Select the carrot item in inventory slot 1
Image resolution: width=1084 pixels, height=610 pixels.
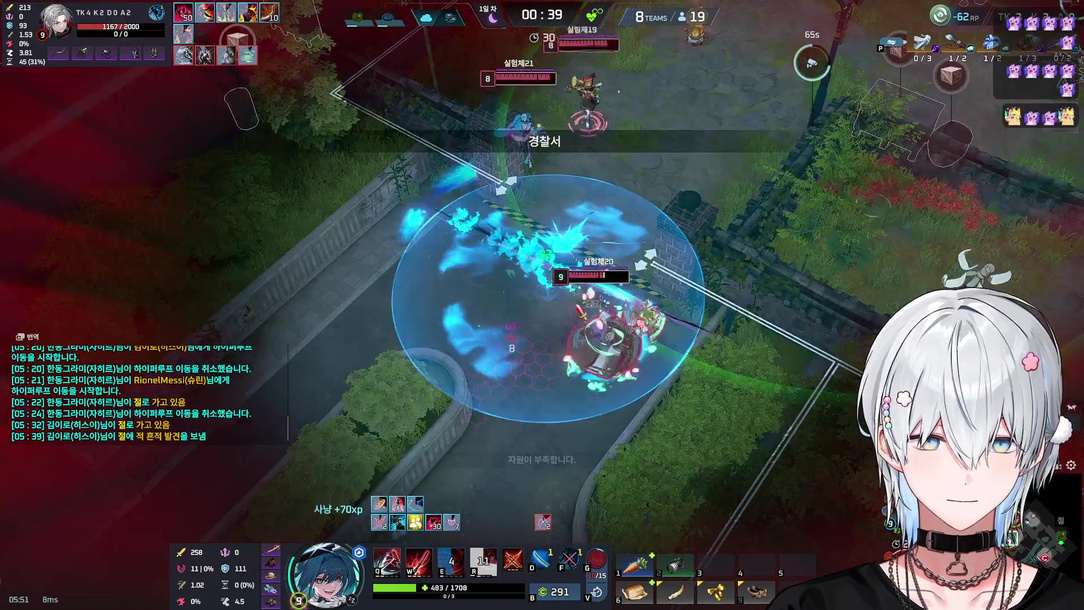click(634, 565)
